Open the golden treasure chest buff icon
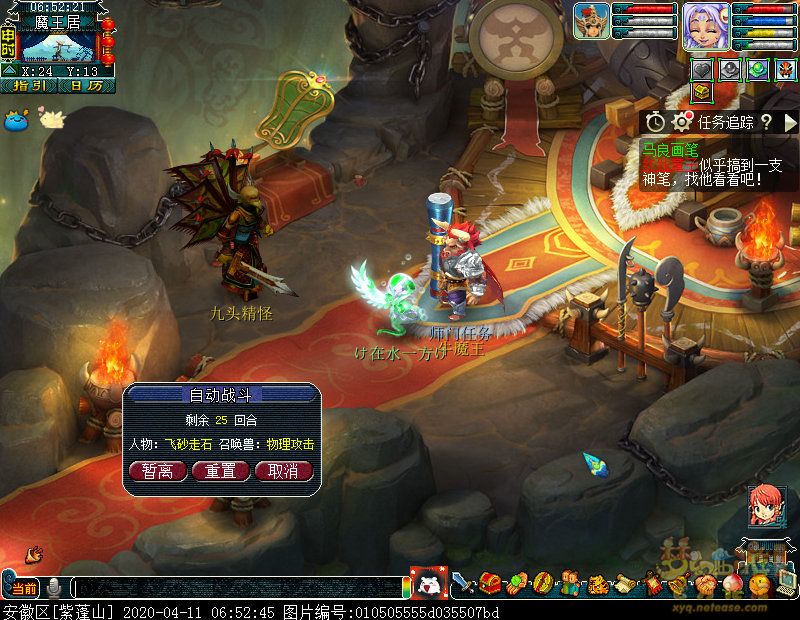This screenshot has width=800, height=620. click(x=703, y=92)
